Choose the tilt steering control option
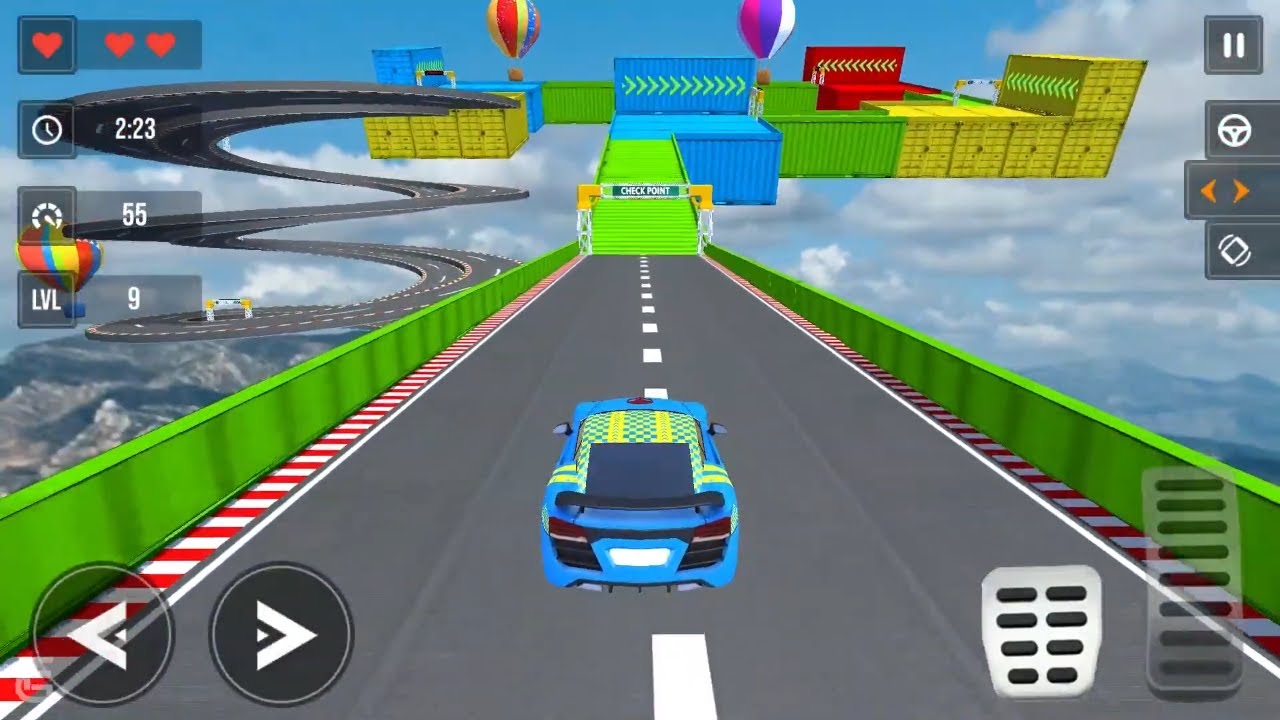The width and height of the screenshot is (1280, 720). 1234,250
